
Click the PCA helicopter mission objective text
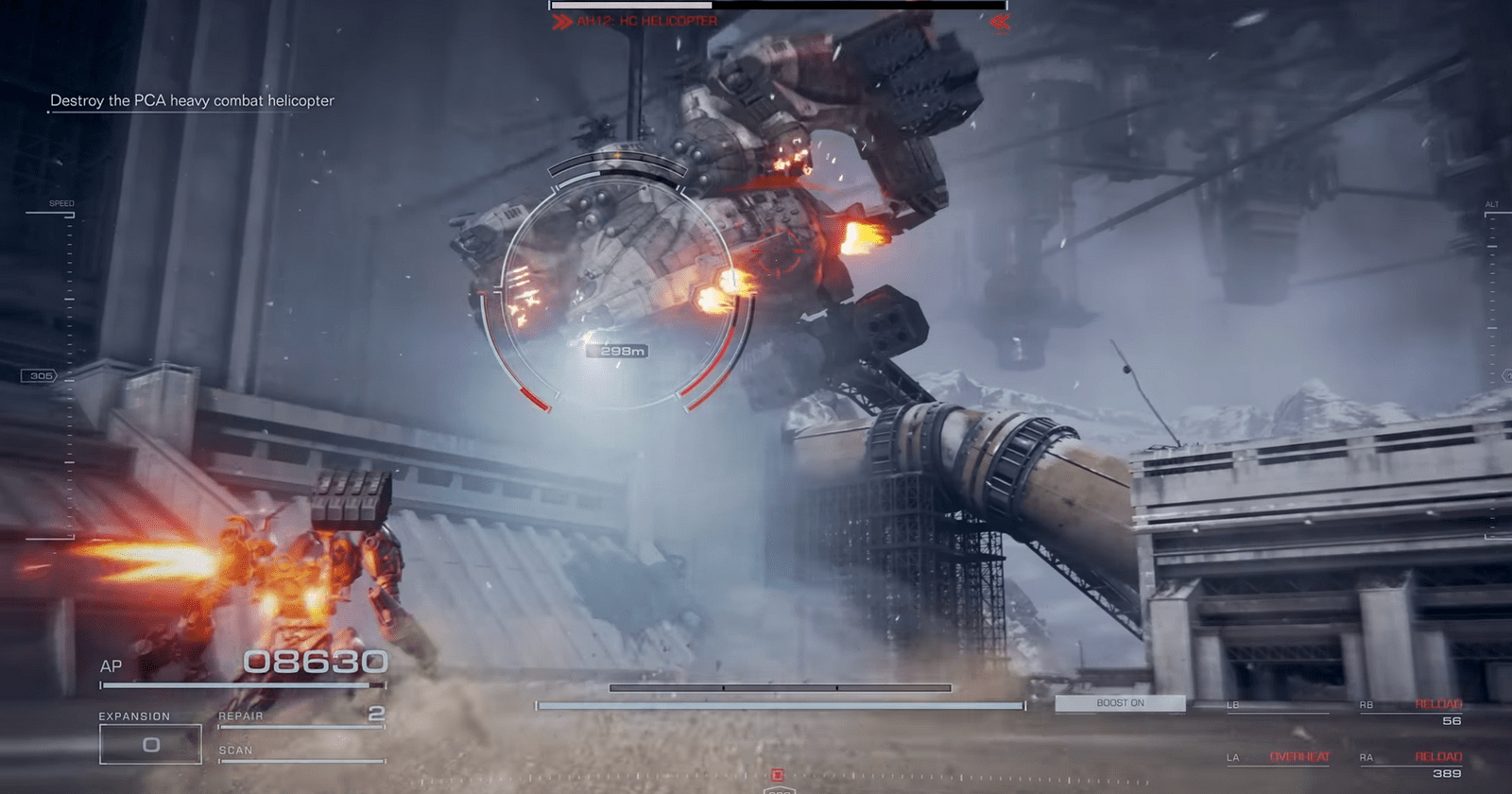(192, 100)
